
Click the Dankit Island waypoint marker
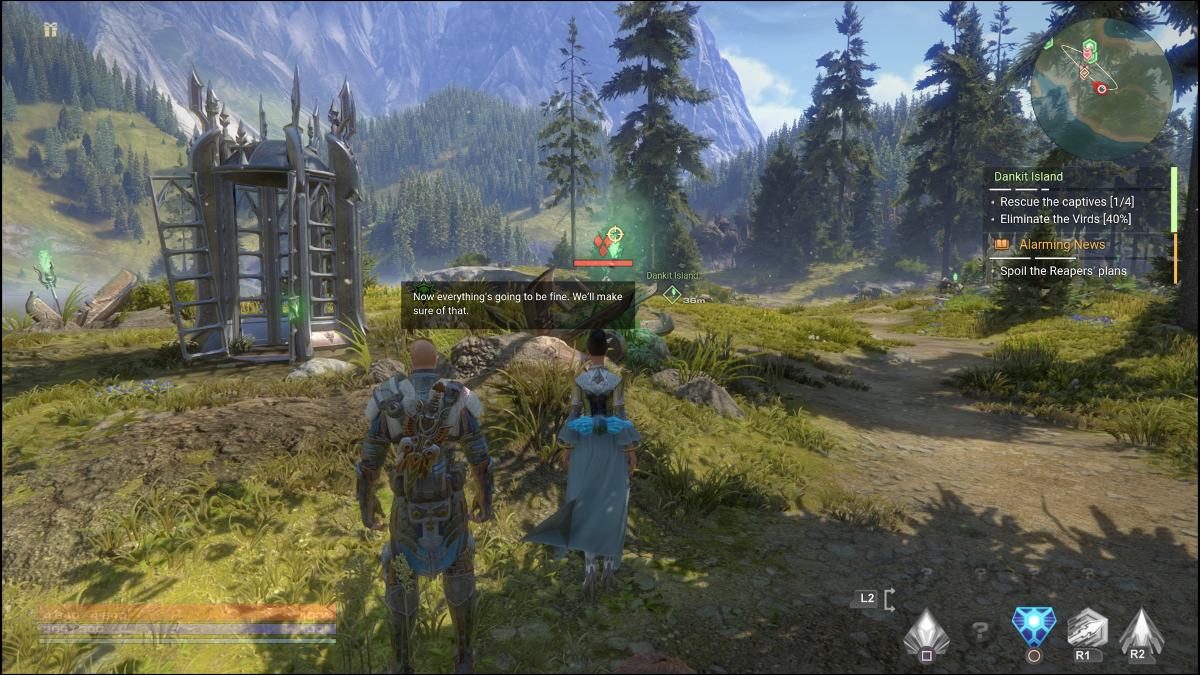point(673,294)
